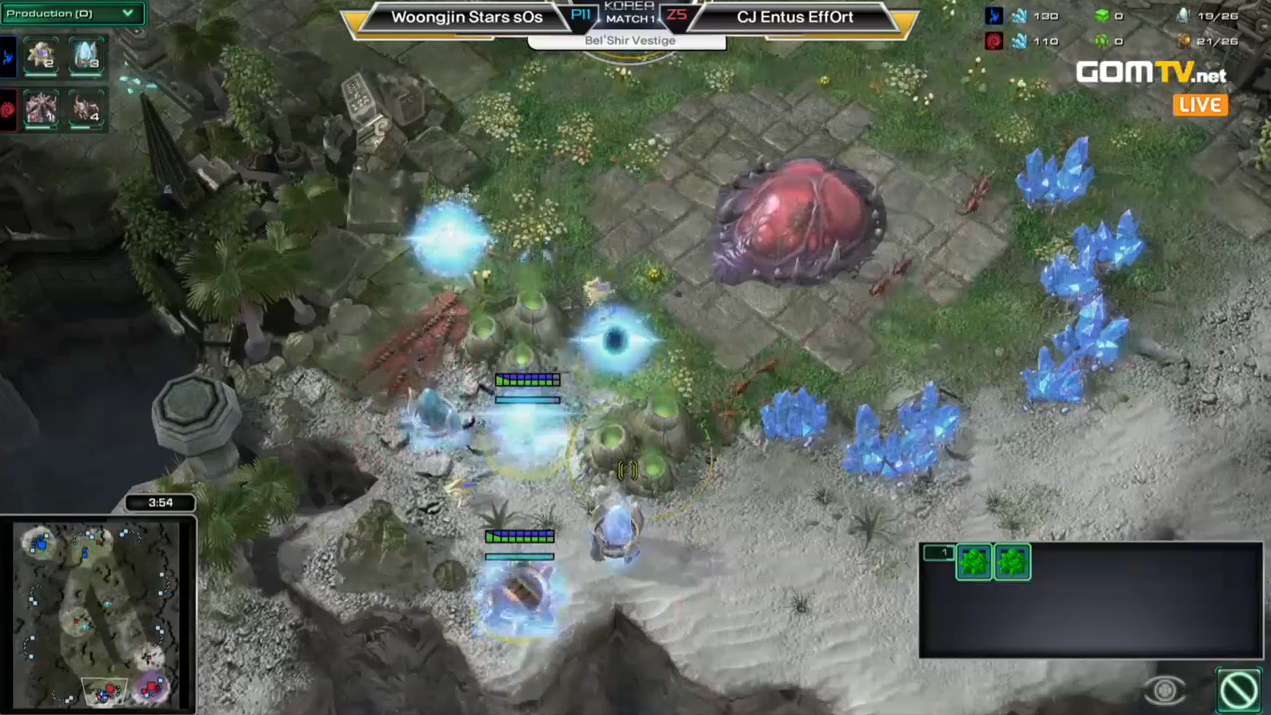The width and height of the screenshot is (1271, 715).
Task: Click the blue Protoss race emblem in production panel
Action: tap(8, 57)
